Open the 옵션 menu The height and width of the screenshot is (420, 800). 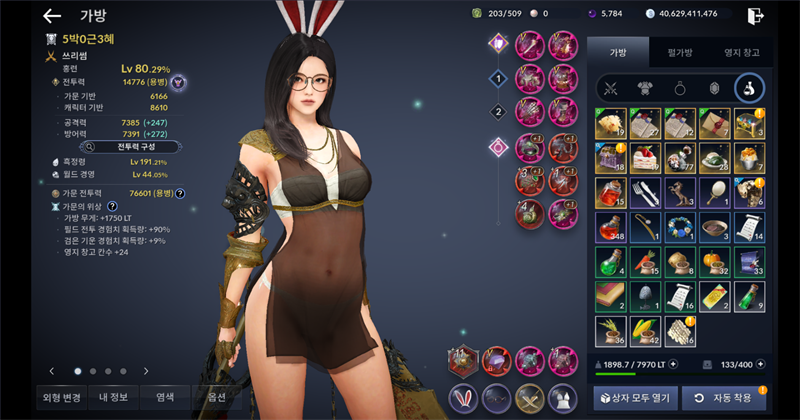click(216, 395)
